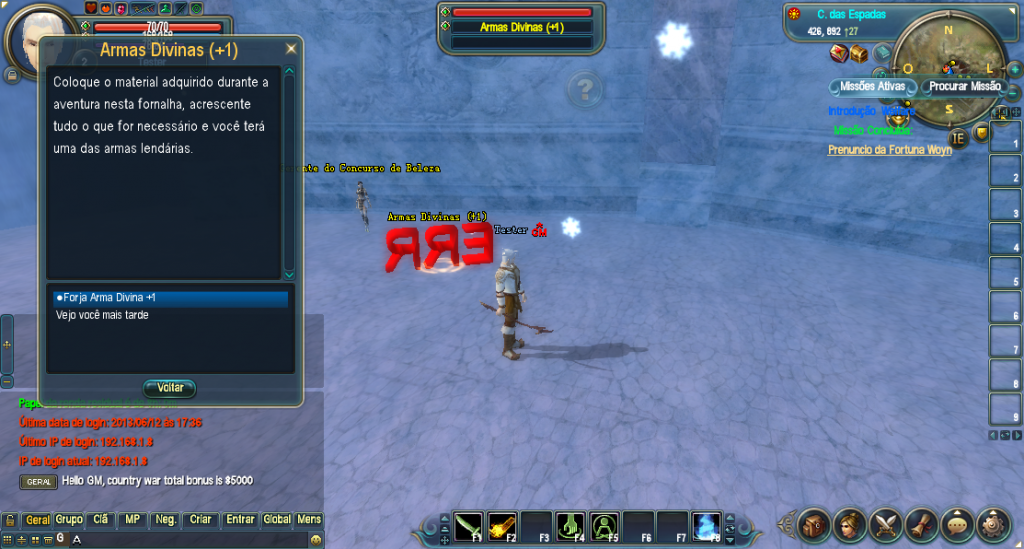Activate the green sword skill on F1
The height and width of the screenshot is (549, 1024).
point(469,524)
